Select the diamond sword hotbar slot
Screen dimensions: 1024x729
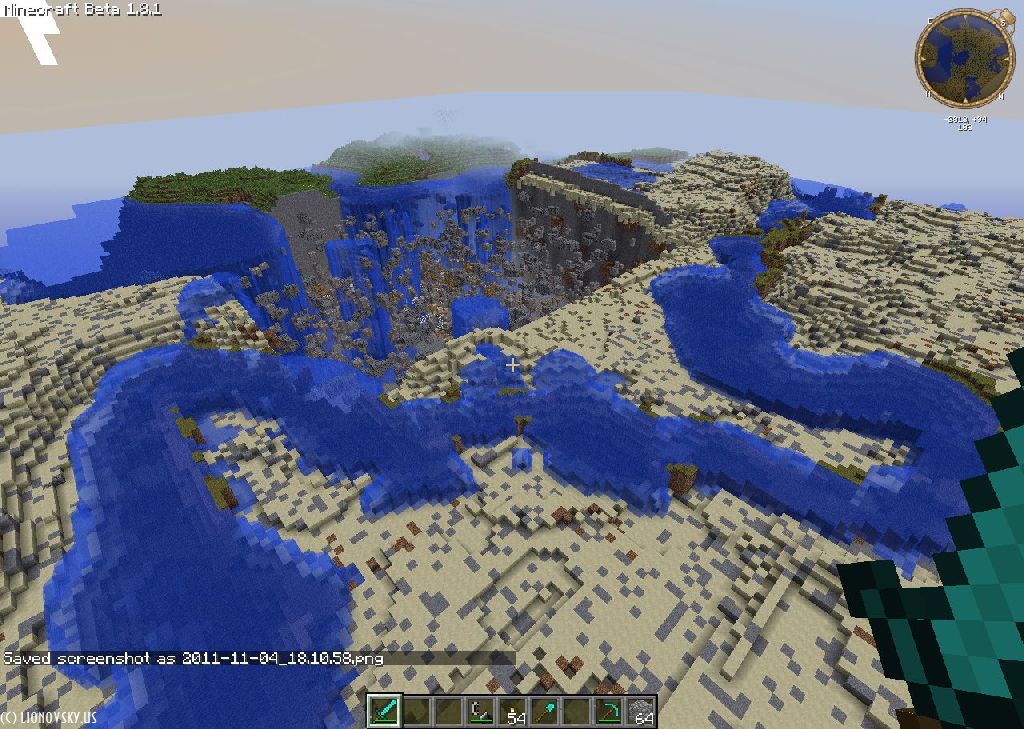coord(384,711)
